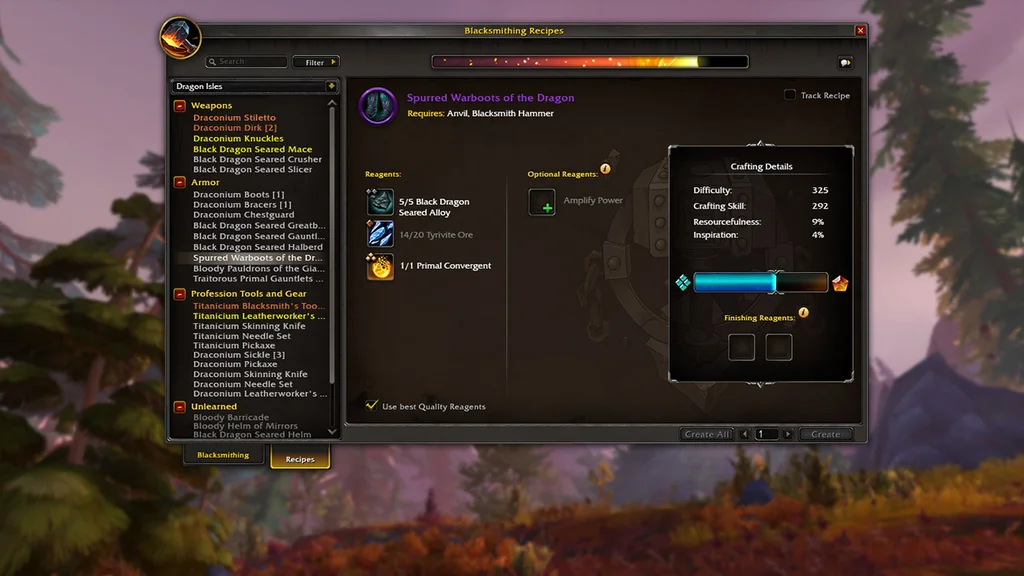Select the Black Dragon Seared Mace recipe
The height and width of the screenshot is (576, 1024).
pos(252,149)
